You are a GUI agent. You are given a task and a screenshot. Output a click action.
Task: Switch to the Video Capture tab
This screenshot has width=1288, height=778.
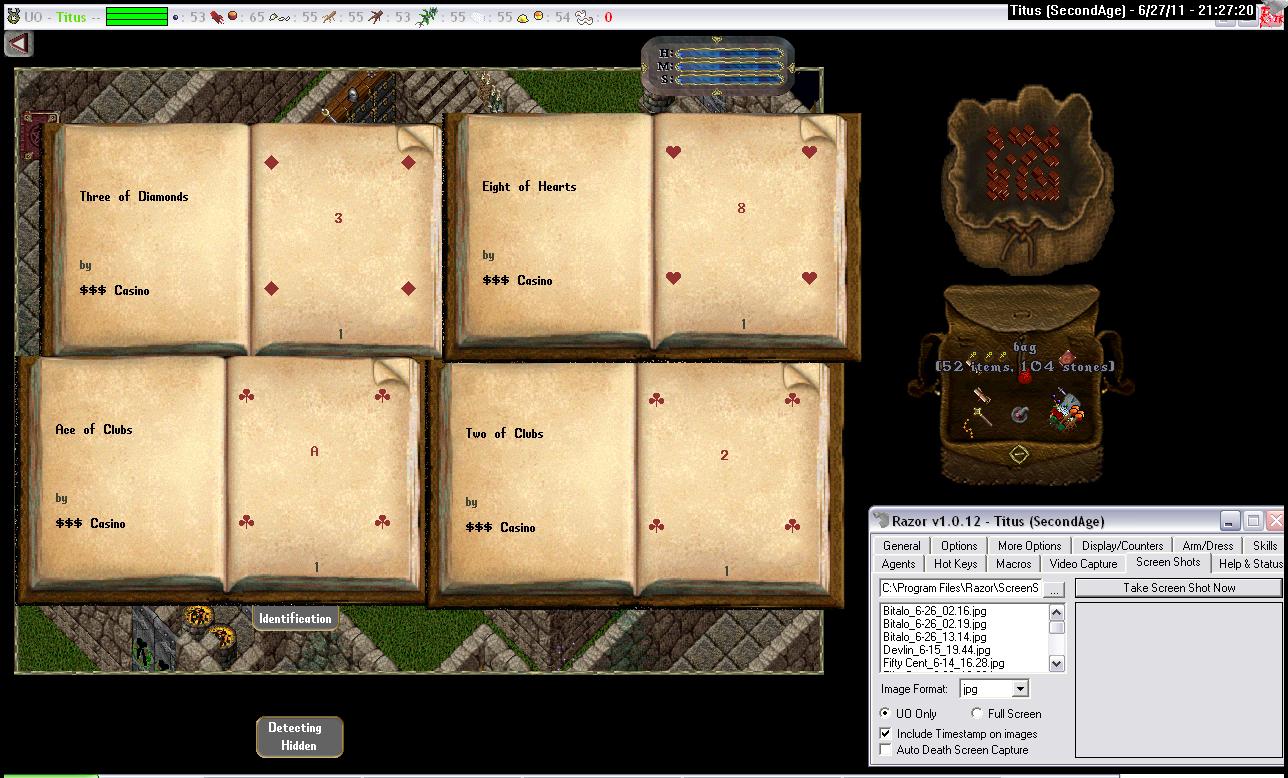tap(1083, 564)
